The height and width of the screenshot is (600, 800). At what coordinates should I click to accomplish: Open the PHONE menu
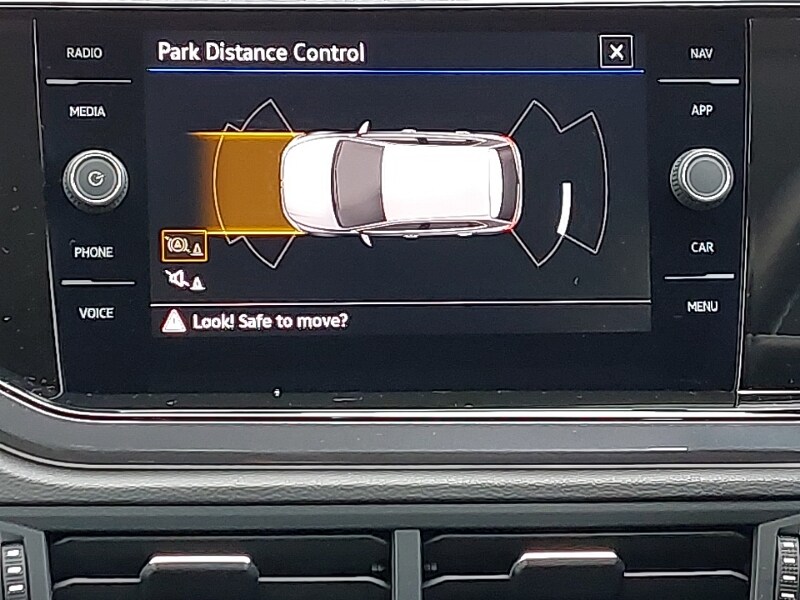[x=93, y=253]
